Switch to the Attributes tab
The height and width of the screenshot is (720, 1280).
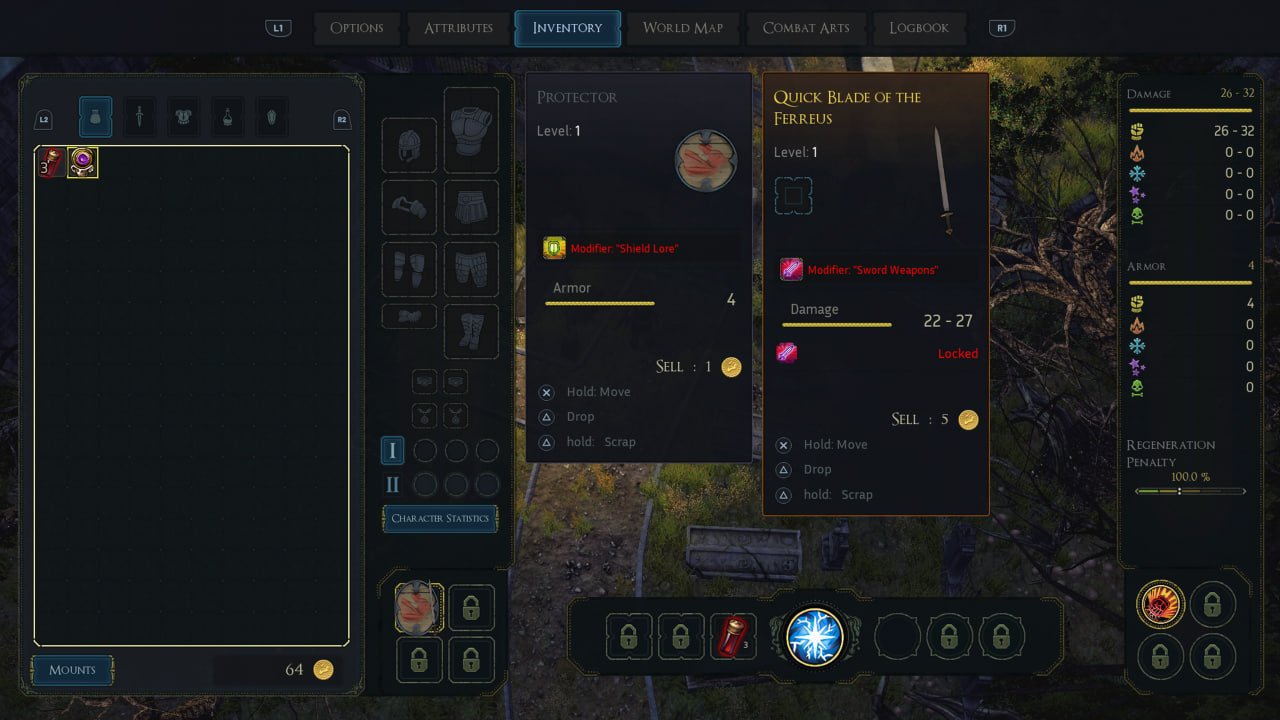tap(458, 28)
